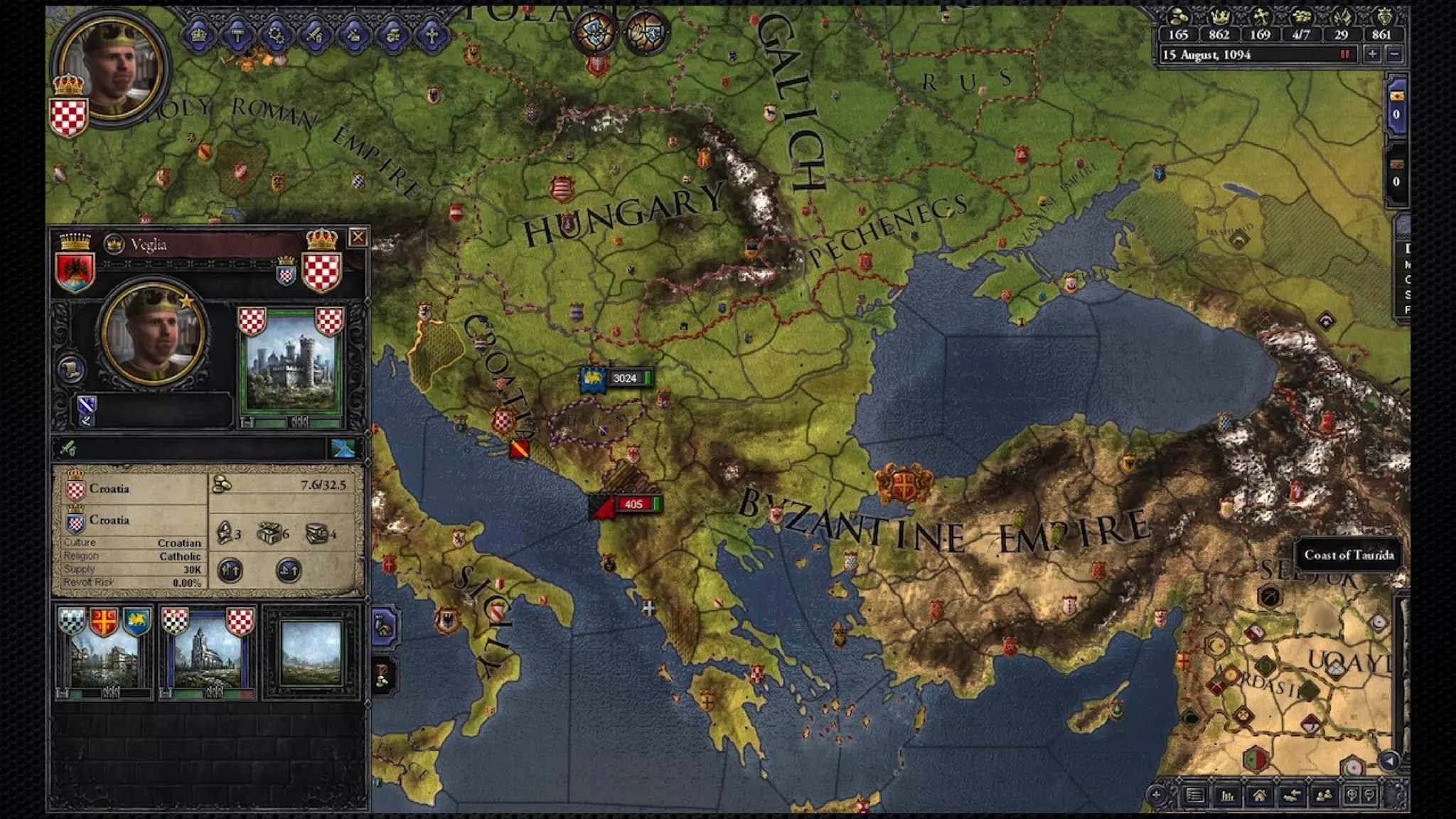
Task: Click the first stained-glass shield alert
Action: (x=596, y=33)
